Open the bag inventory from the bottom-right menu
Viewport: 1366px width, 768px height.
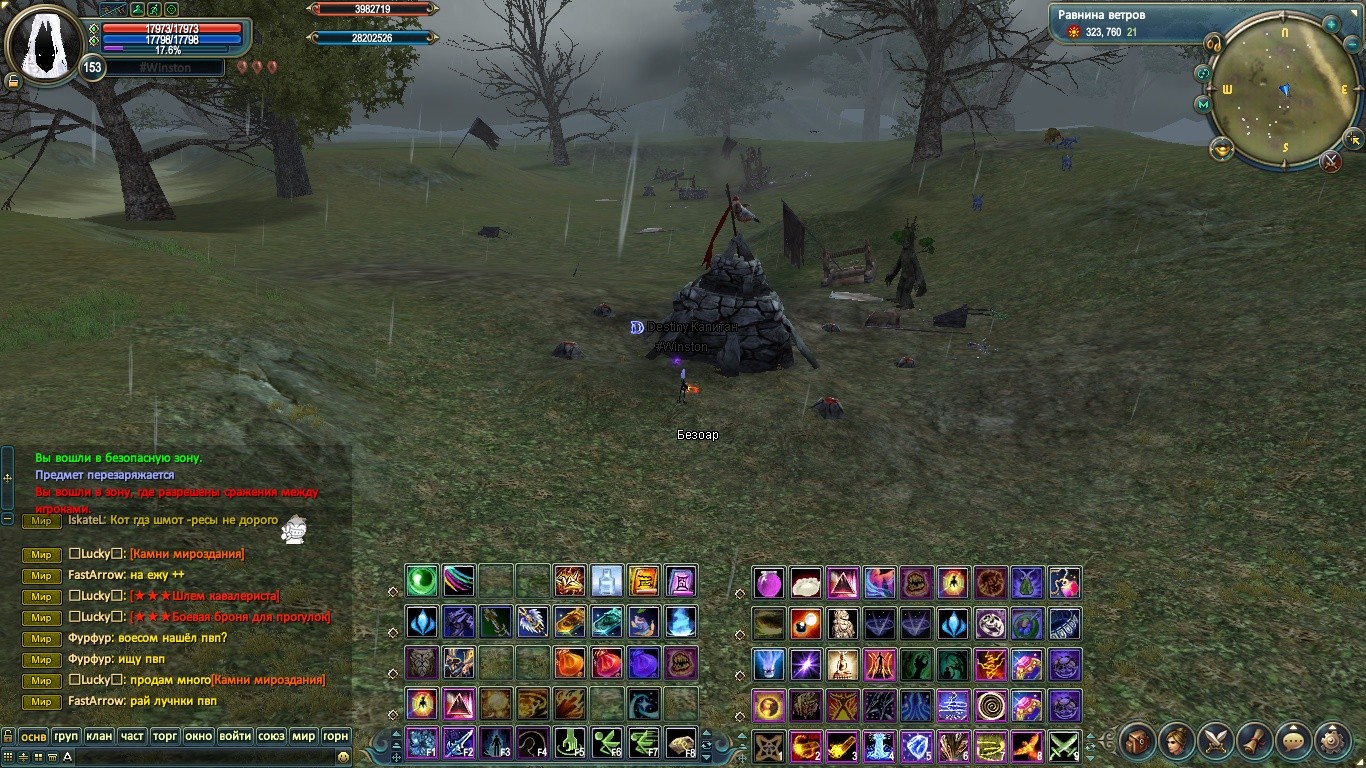pos(1138,741)
